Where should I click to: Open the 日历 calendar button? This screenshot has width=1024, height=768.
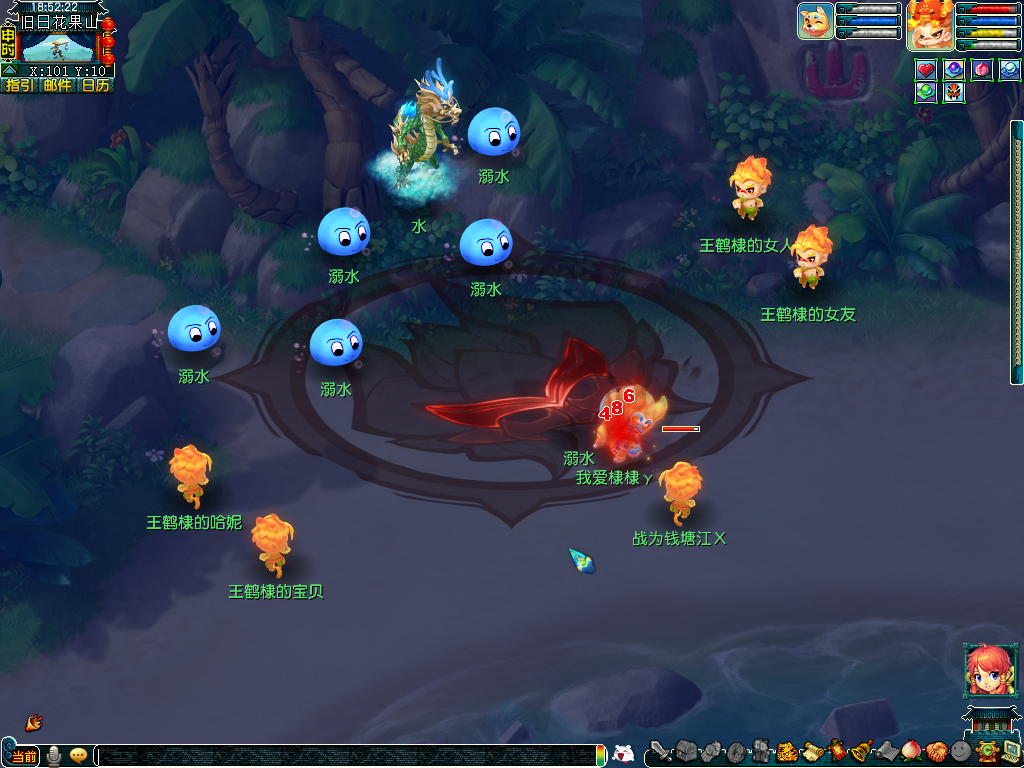(x=96, y=85)
